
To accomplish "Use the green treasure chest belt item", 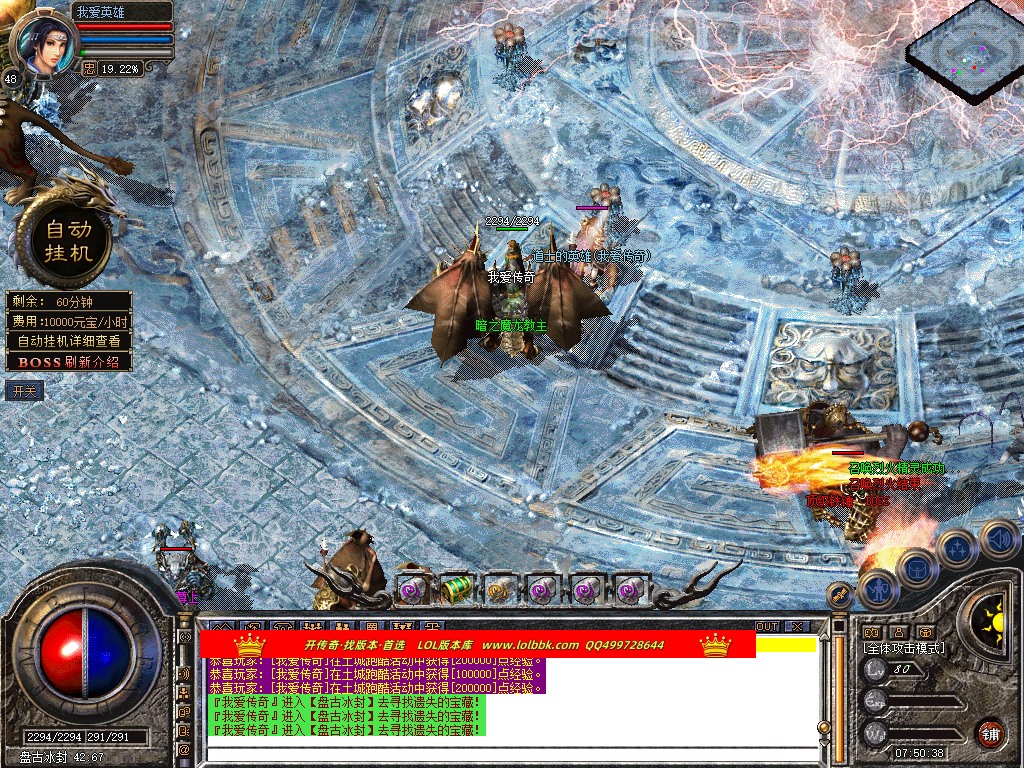I will pyautogui.click(x=456, y=589).
